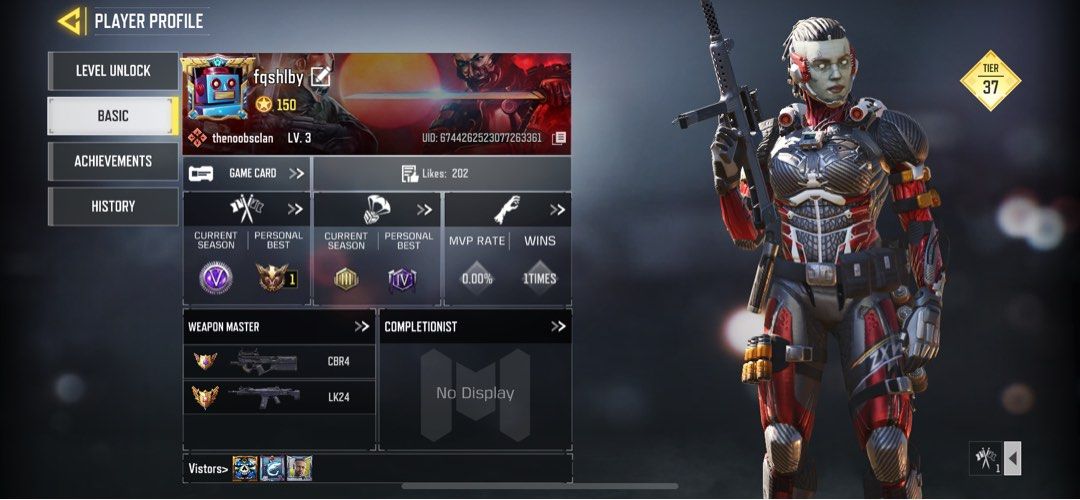Open the Tier 37 badge
The width and height of the screenshot is (1080, 500).
pos(990,80)
